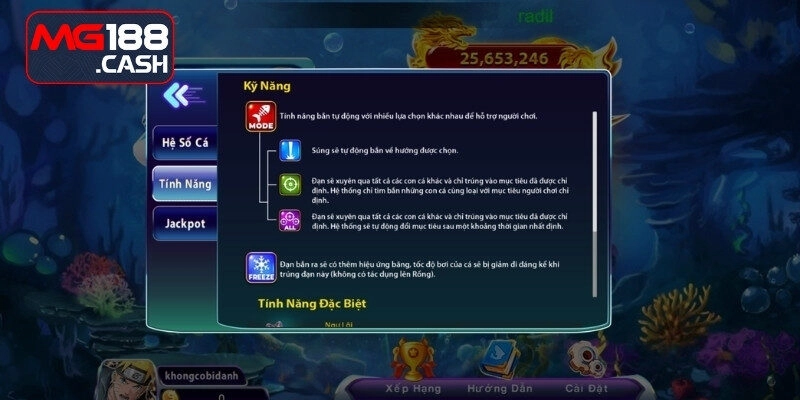This screenshot has height=400, width=800.
Task: Click the red MODE auto-shoot skill icon
Action: tap(261, 118)
